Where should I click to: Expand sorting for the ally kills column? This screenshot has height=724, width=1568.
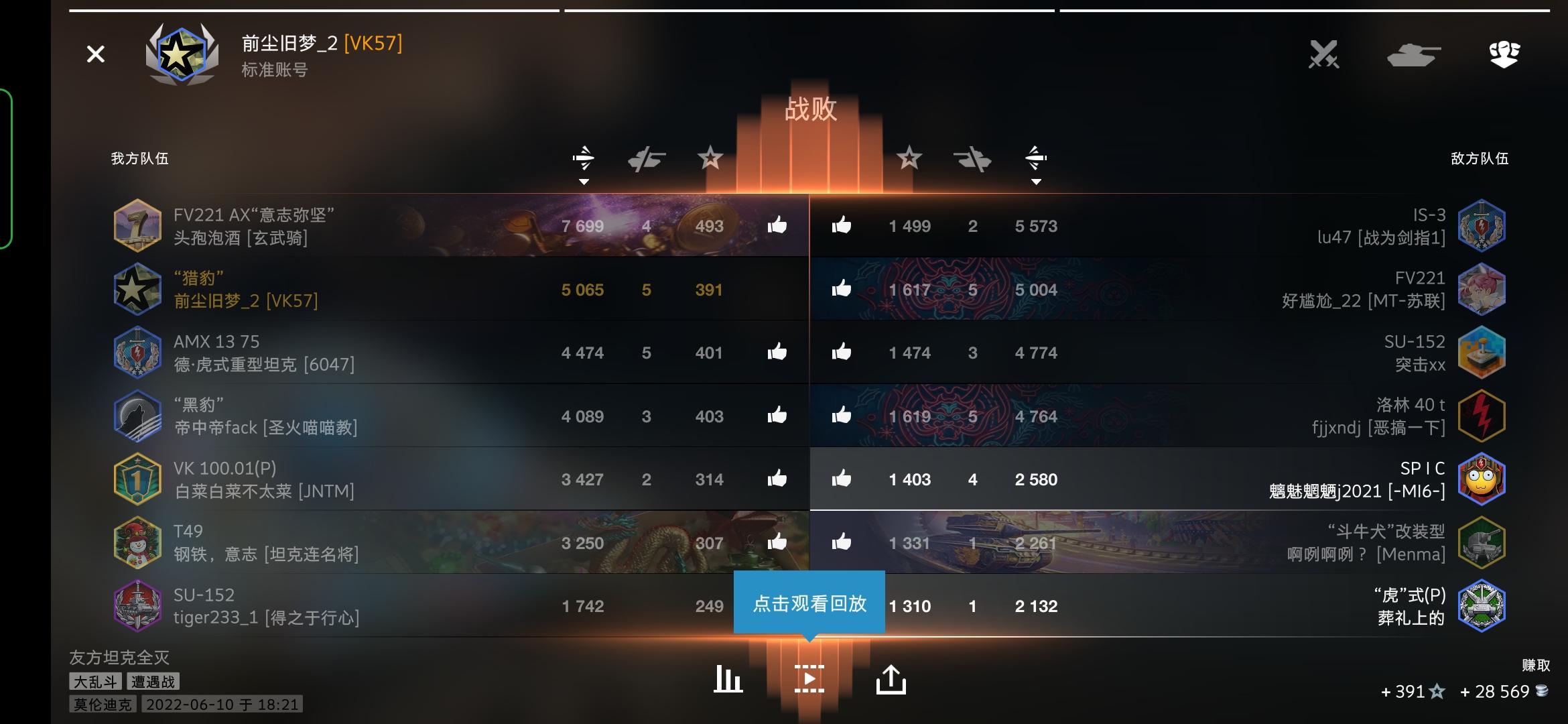(x=647, y=159)
